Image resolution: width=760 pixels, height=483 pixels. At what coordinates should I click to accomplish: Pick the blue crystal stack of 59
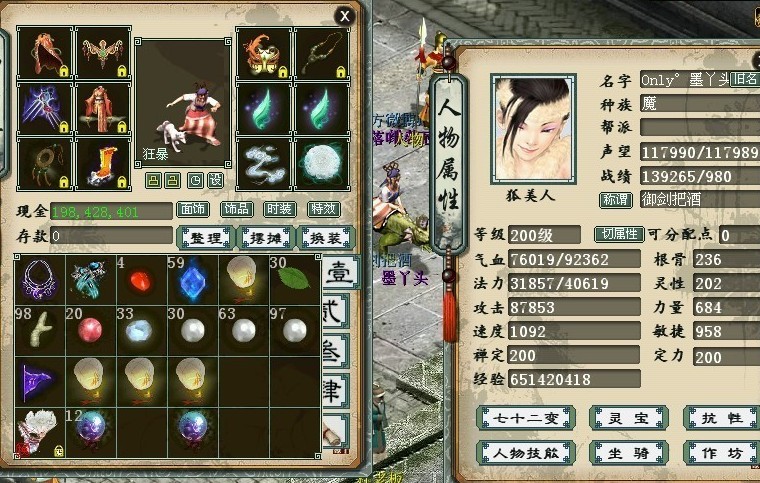pos(193,278)
